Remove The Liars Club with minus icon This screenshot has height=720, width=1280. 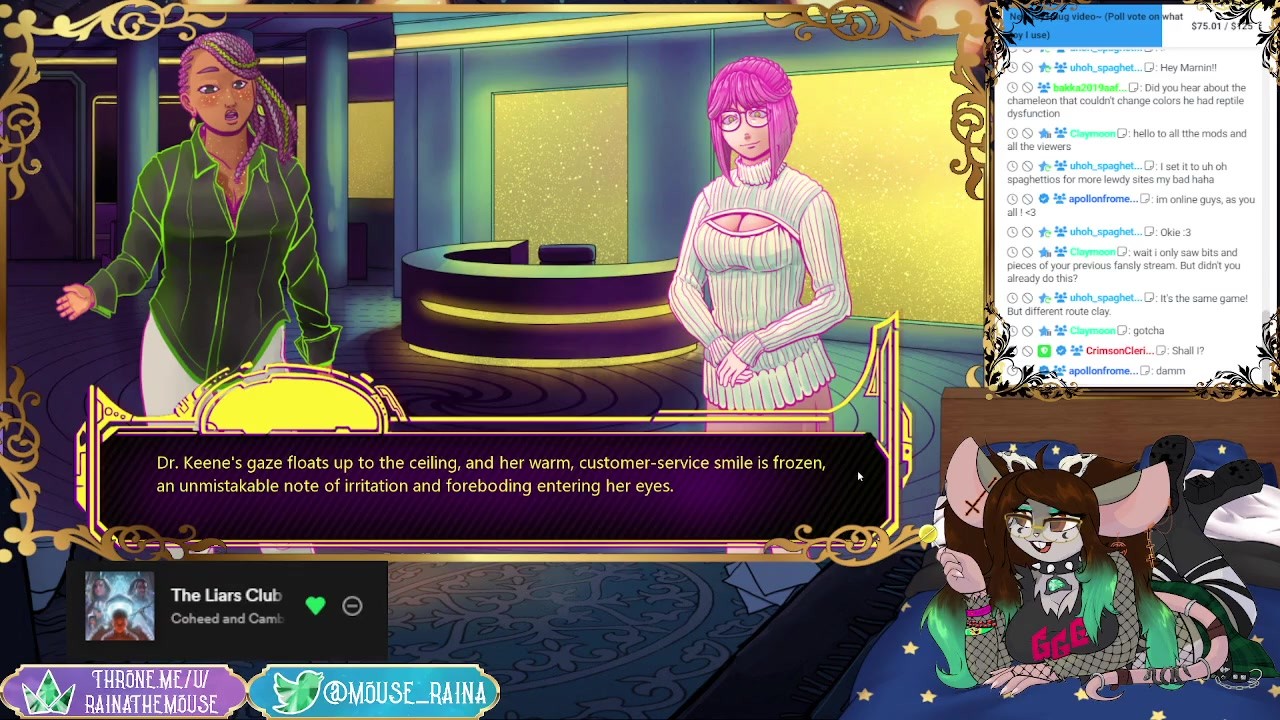pyautogui.click(x=352, y=605)
